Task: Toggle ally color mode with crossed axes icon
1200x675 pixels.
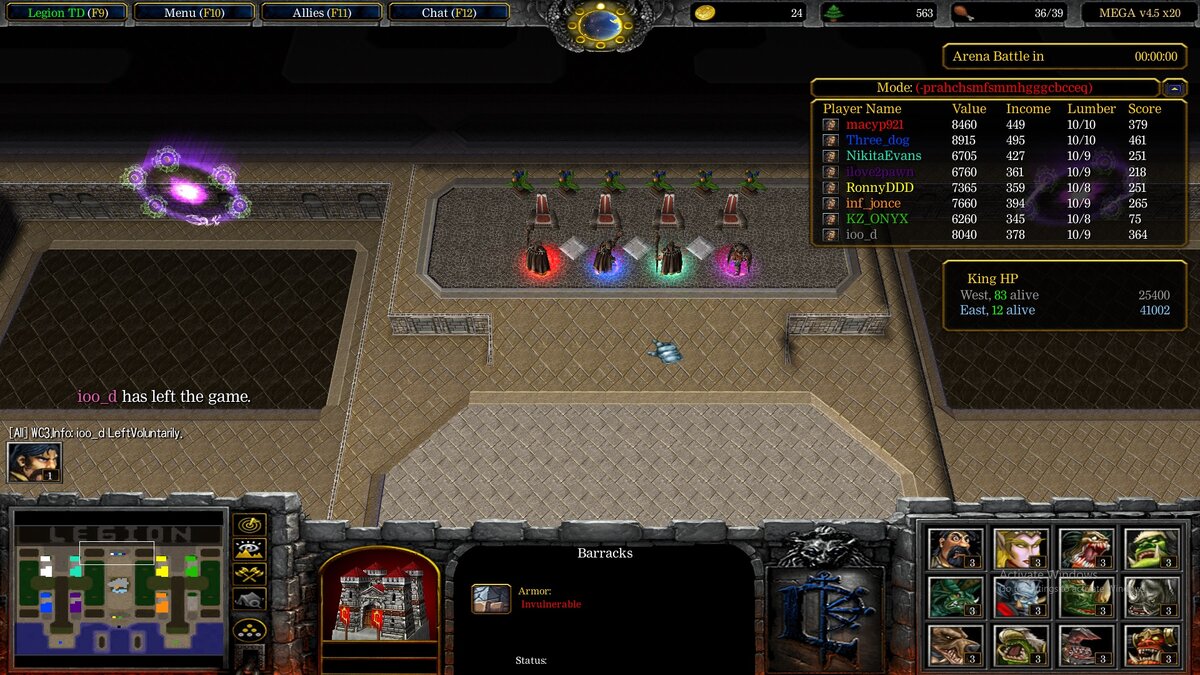Action: tap(249, 574)
